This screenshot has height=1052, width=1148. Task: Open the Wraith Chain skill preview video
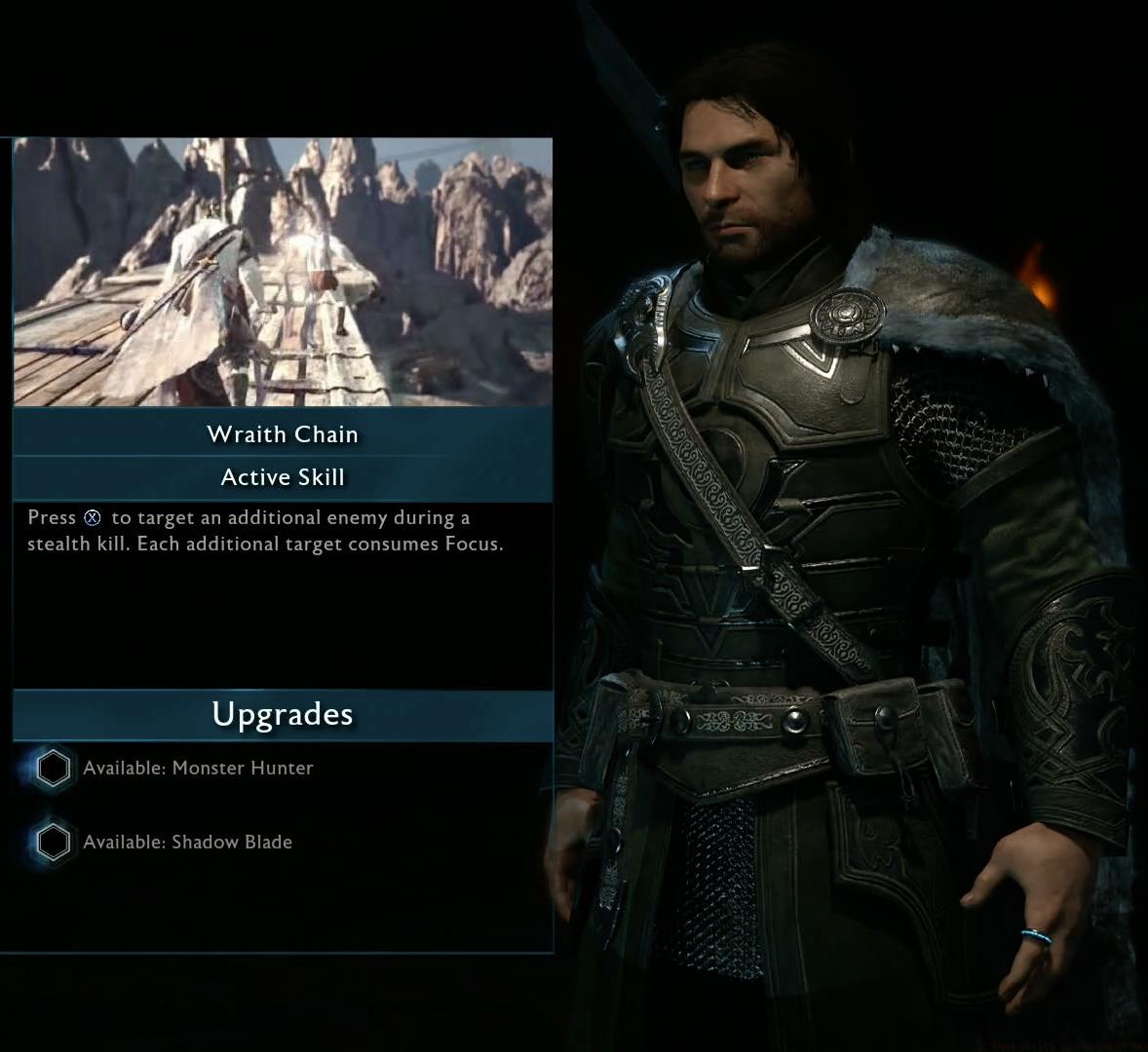coord(283,272)
